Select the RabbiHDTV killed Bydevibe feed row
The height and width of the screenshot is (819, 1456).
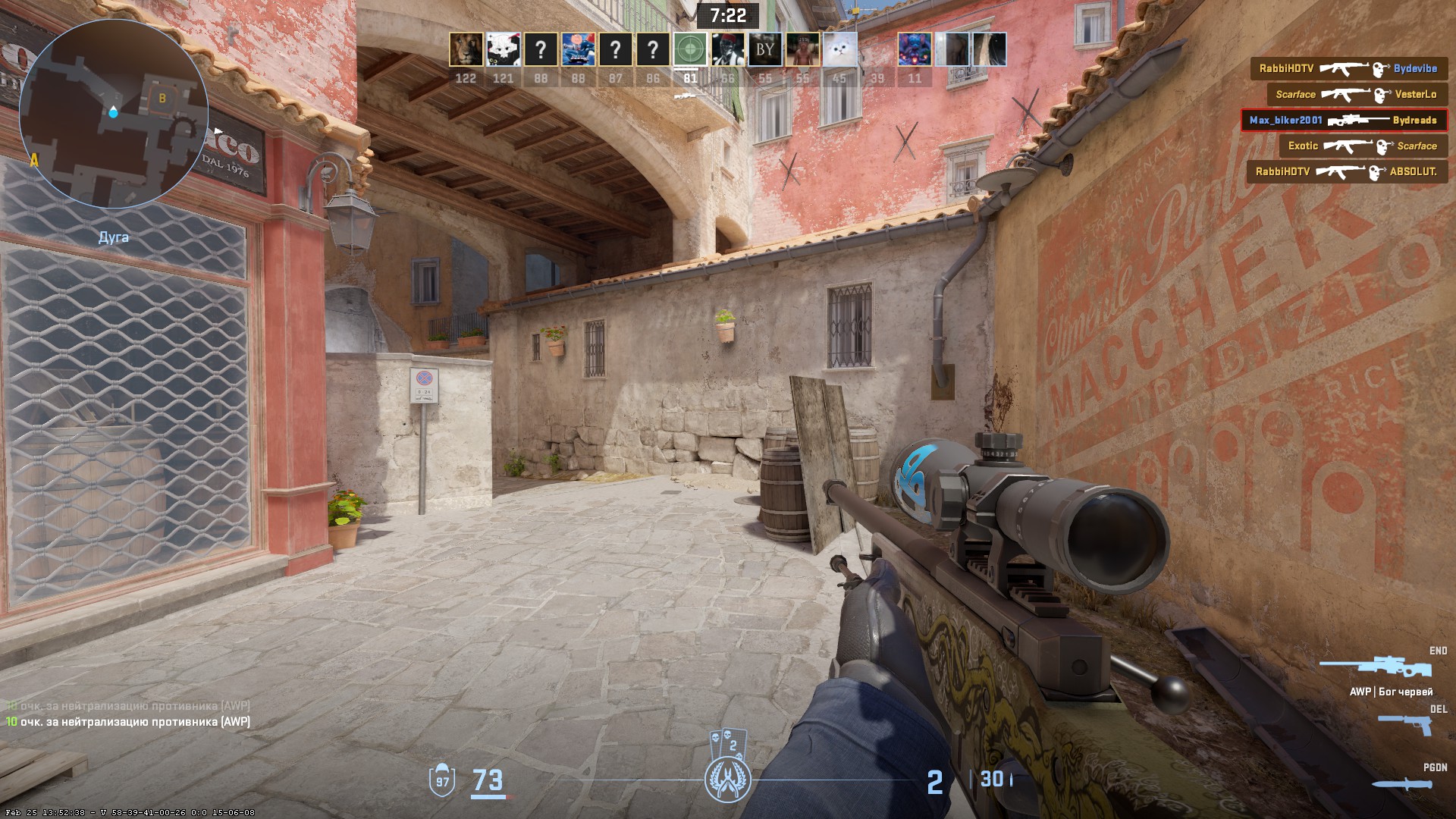(x=1348, y=69)
